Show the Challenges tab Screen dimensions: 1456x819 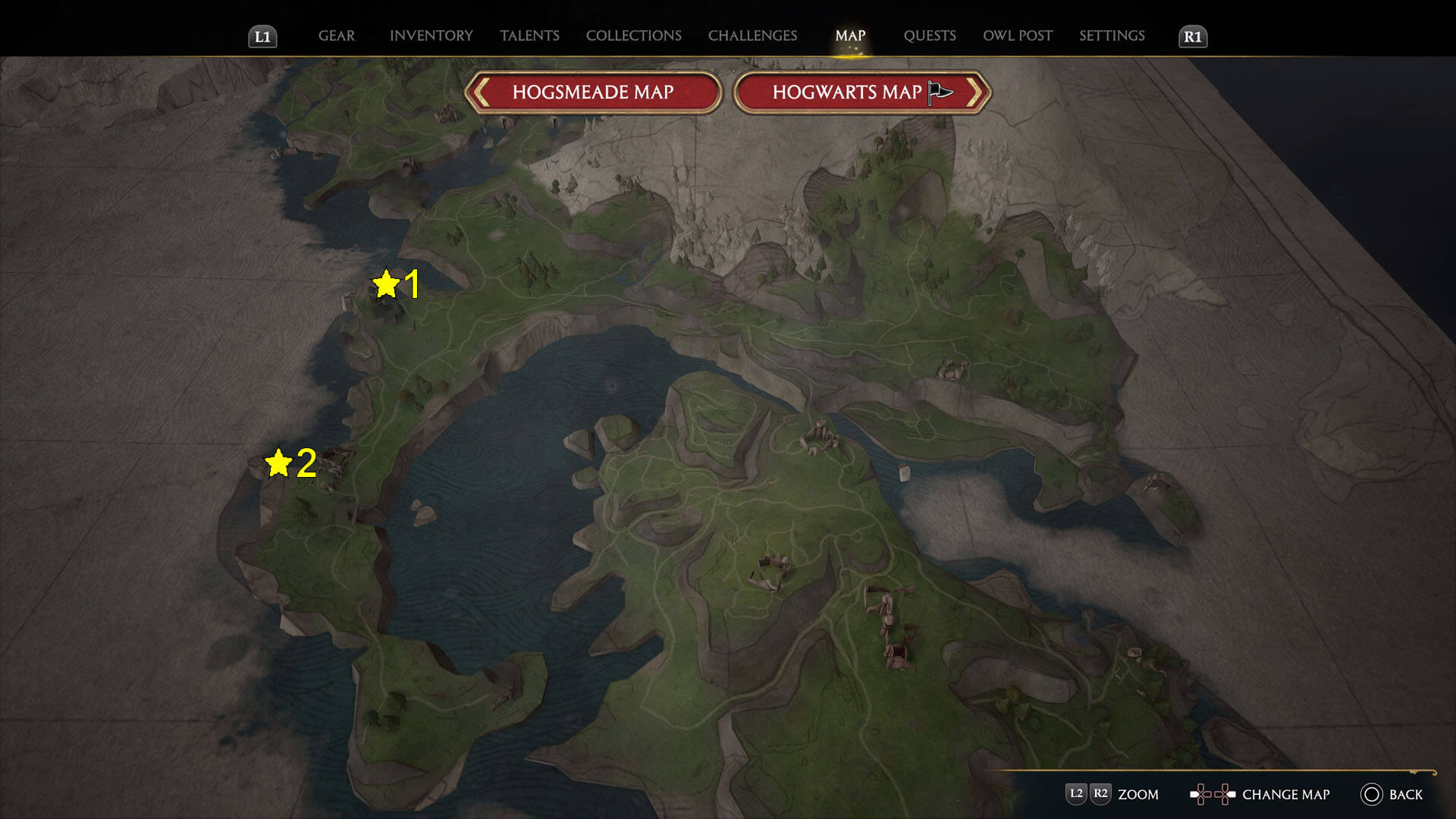[x=752, y=36]
